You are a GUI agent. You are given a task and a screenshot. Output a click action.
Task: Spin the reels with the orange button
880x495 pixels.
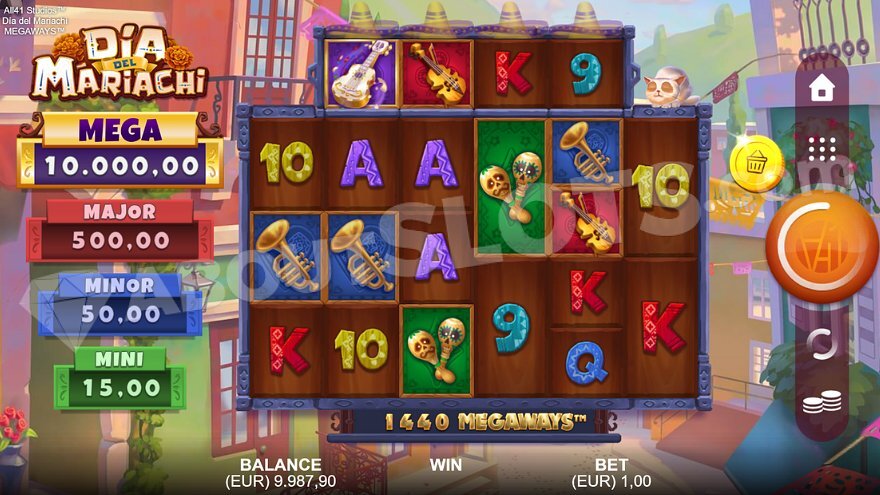coord(821,247)
